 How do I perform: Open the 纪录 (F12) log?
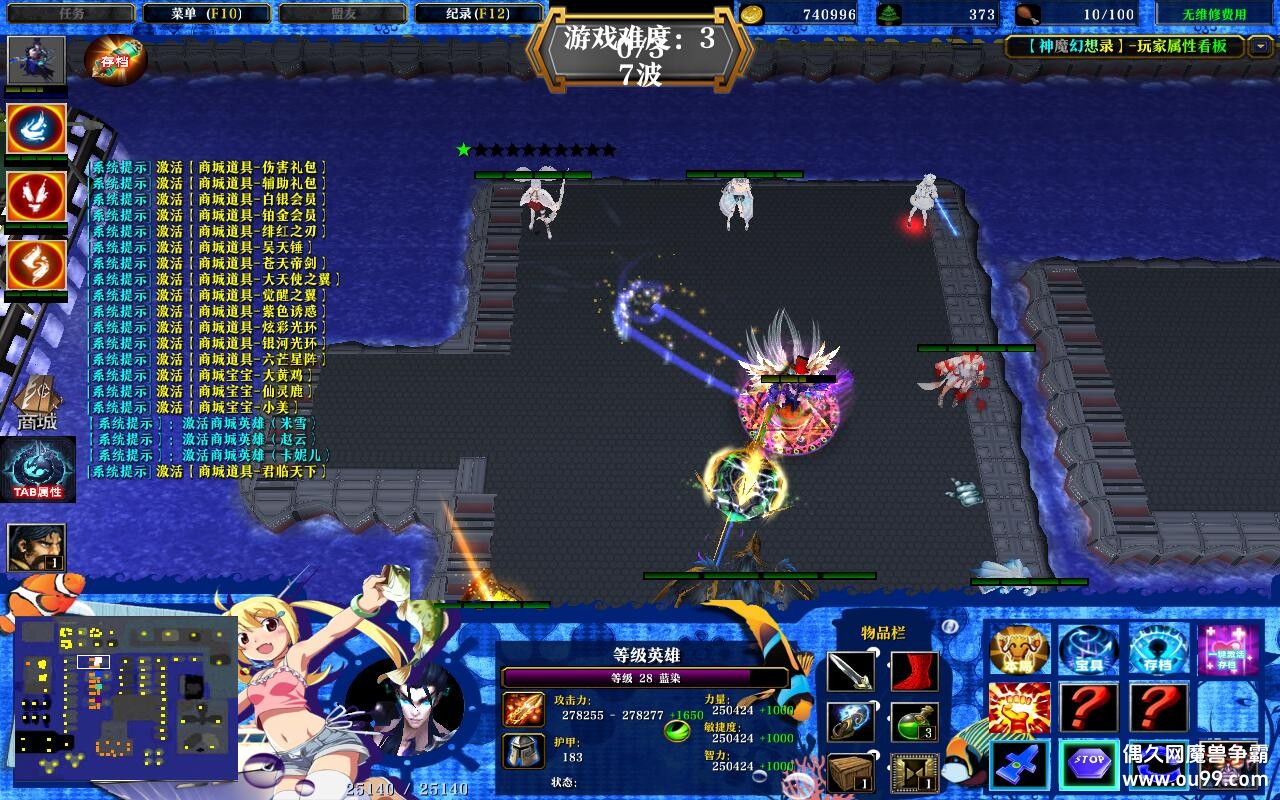click(x=478, y=14)
